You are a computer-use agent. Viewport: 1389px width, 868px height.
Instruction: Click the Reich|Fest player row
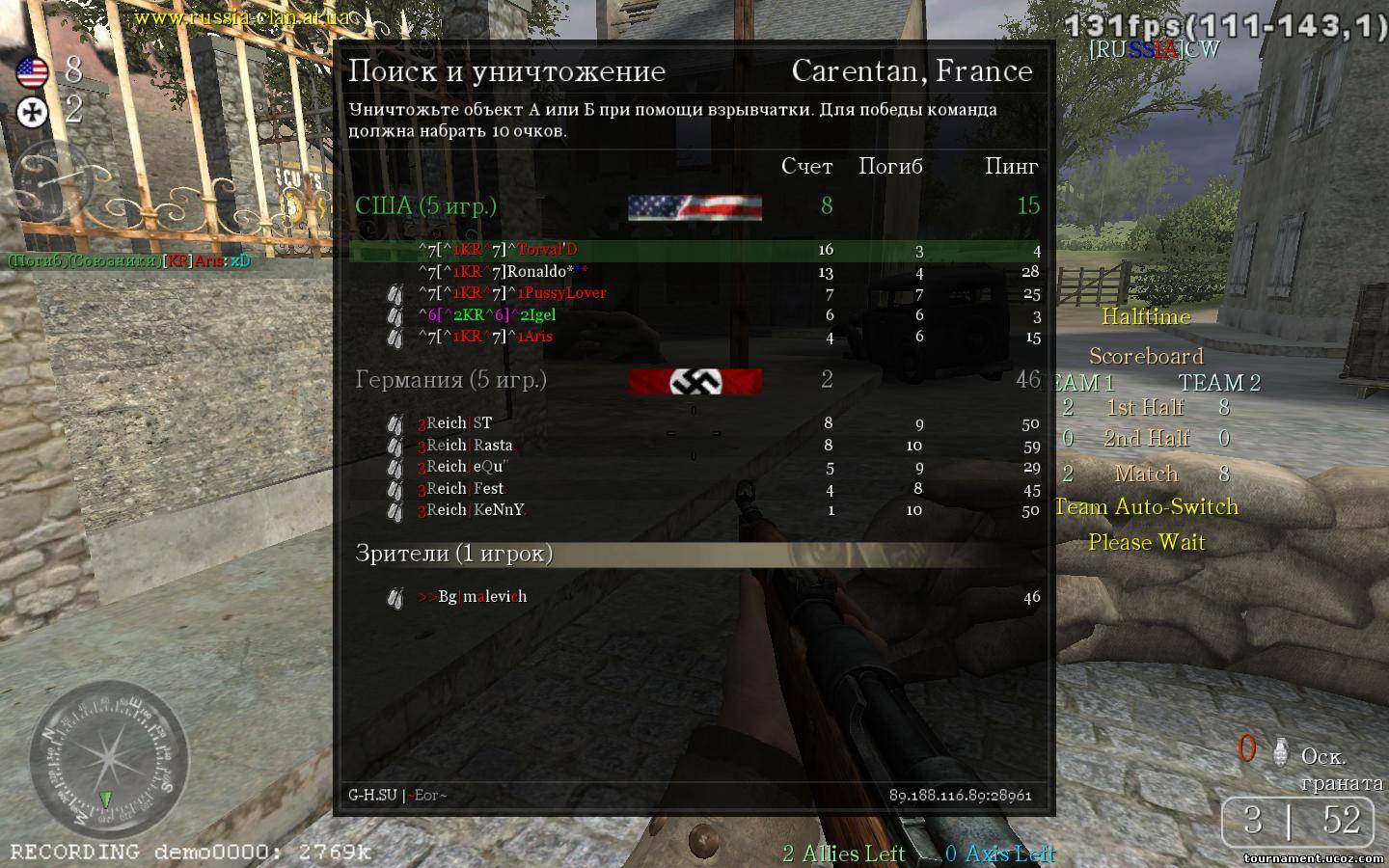694,489
